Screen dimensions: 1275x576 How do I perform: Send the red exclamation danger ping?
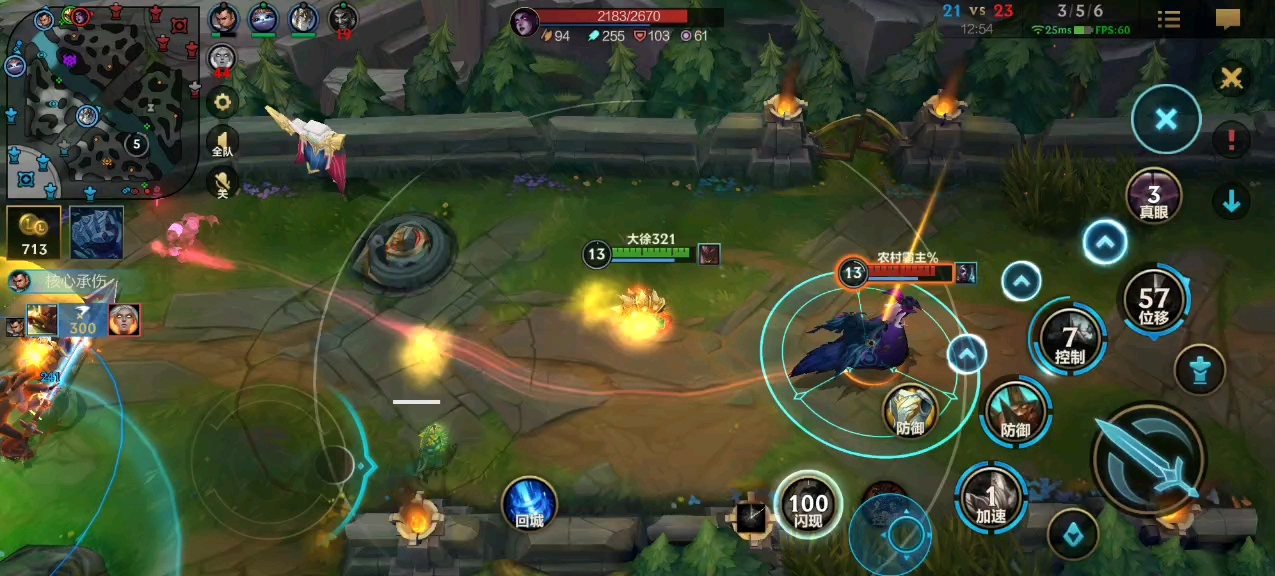pos(1231,140)
